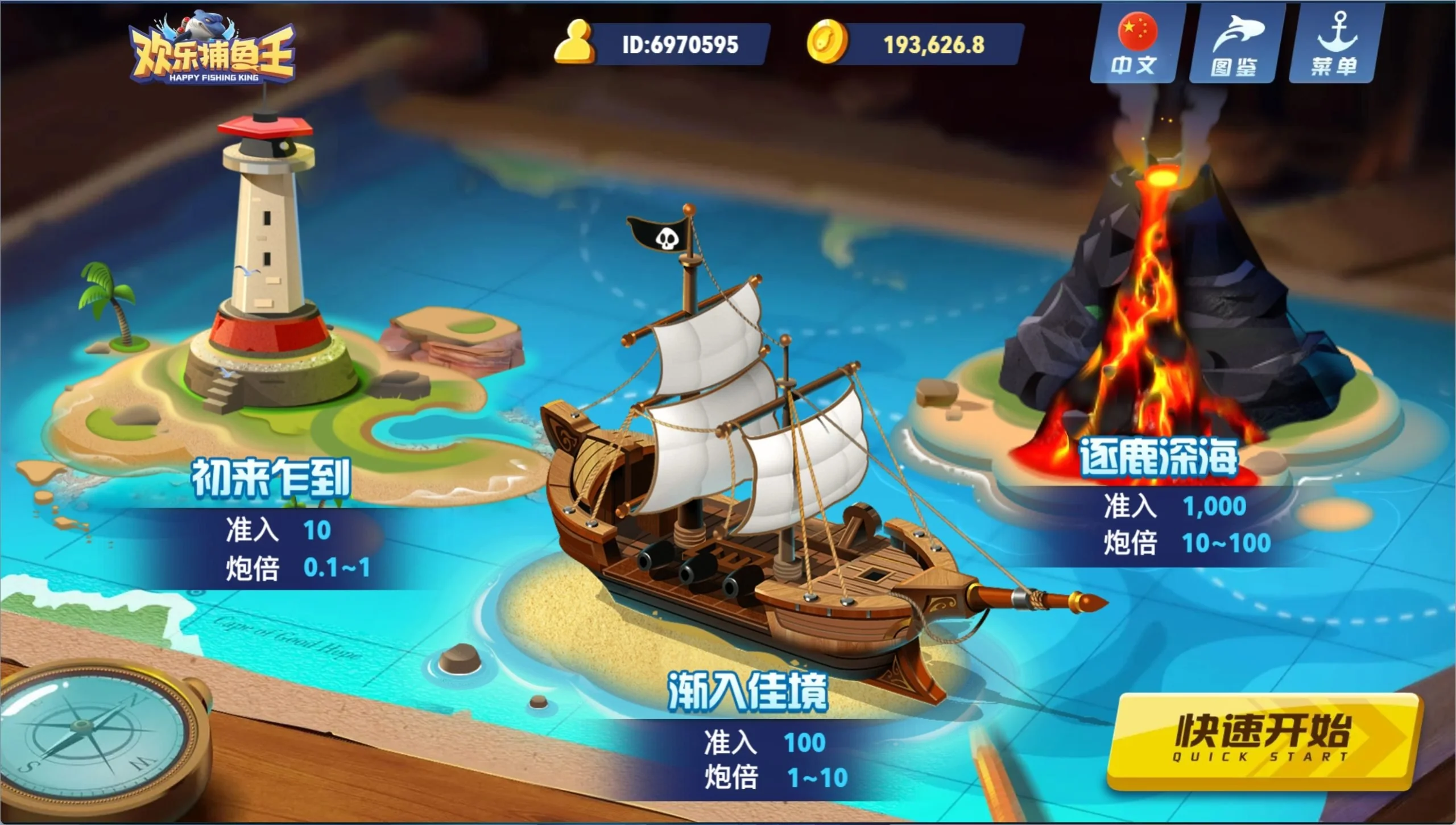Image resolution: width=1456 pixels, height=825 pixels.
Task: Open the player profile avatar icon
Action: [x=574, y=42]
